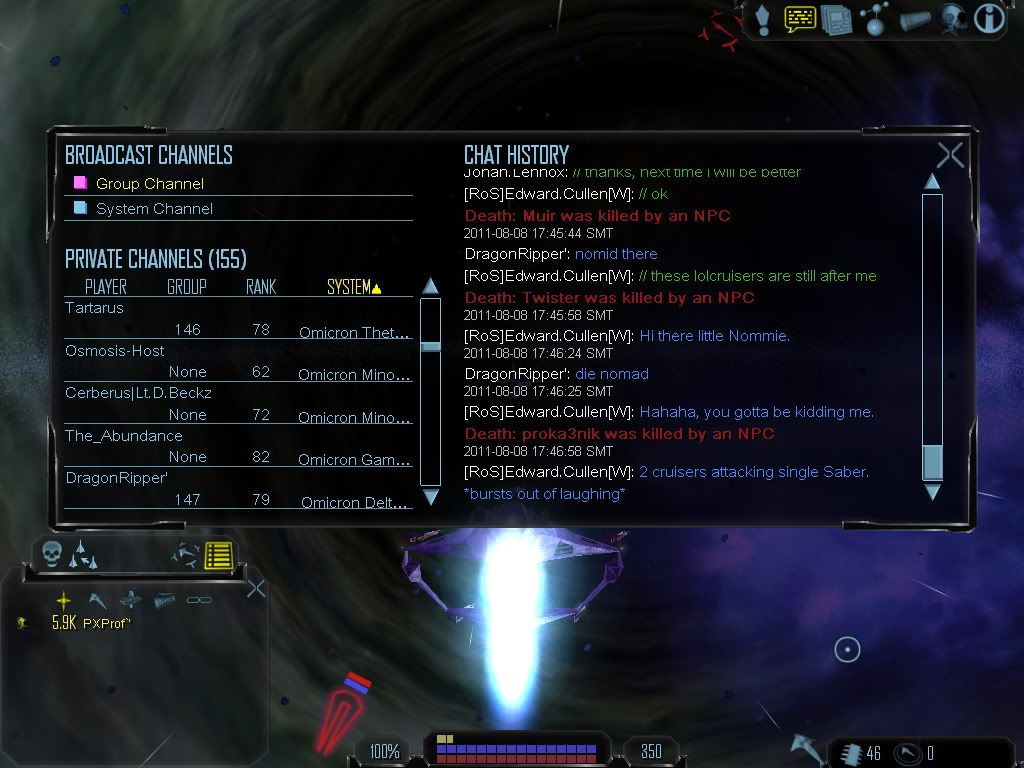Choose The_Abundance from private channels
The width and height of the screenshot is (1024, 768).
pos(124,436)
